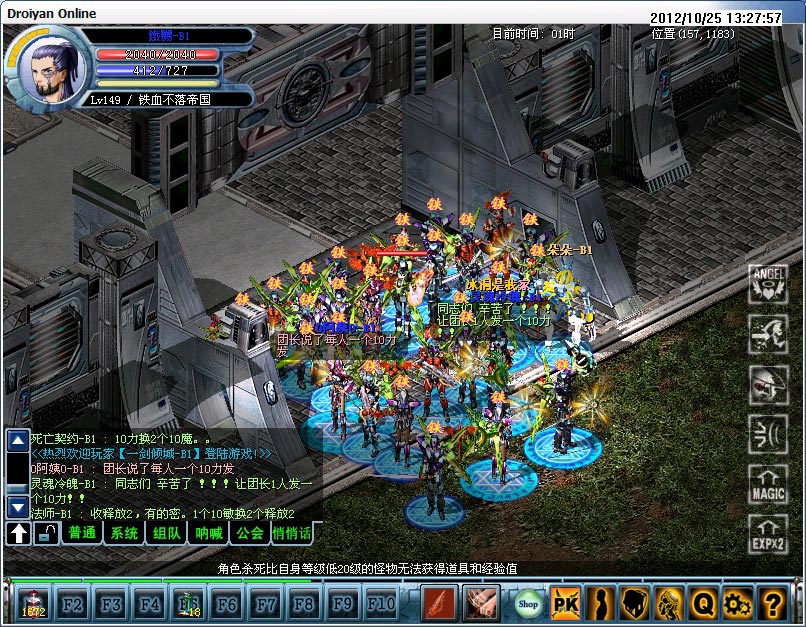Image resolution: width=806 pixels, height=627 pixels.
Task: Switch to the 普通 chat tab
Action: click(x=83, y=533)
